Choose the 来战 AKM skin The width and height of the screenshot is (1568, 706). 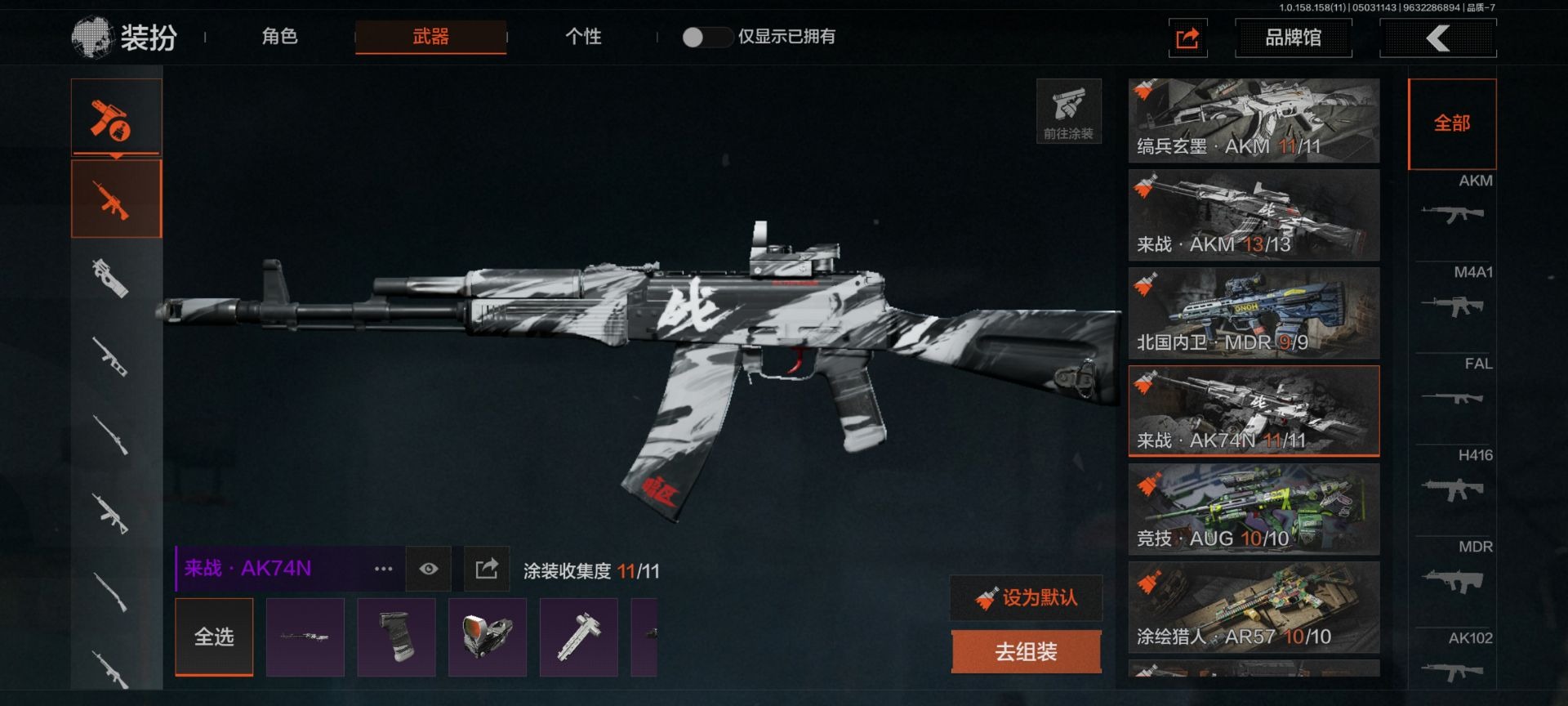(1254, 215)
